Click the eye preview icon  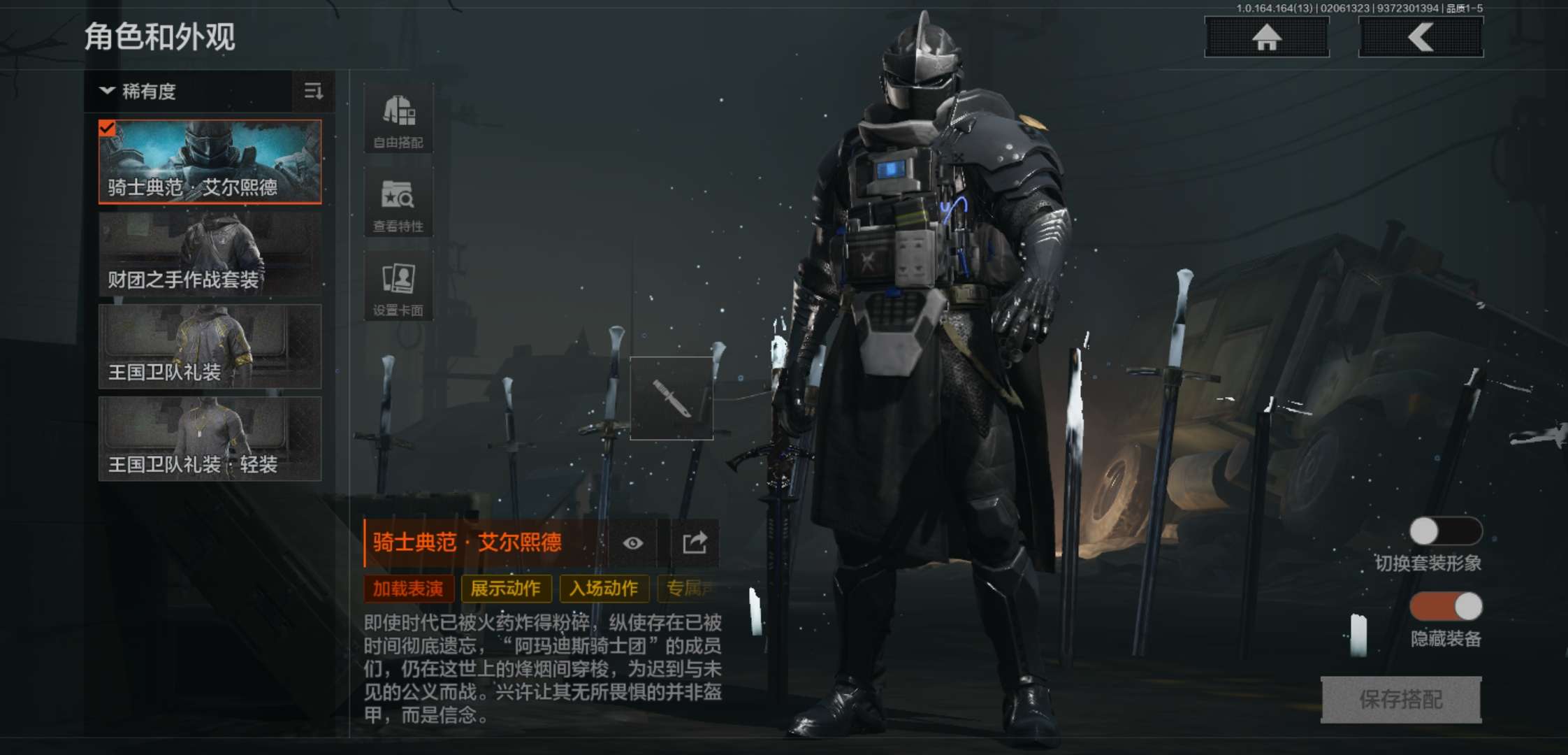[633, 543]
